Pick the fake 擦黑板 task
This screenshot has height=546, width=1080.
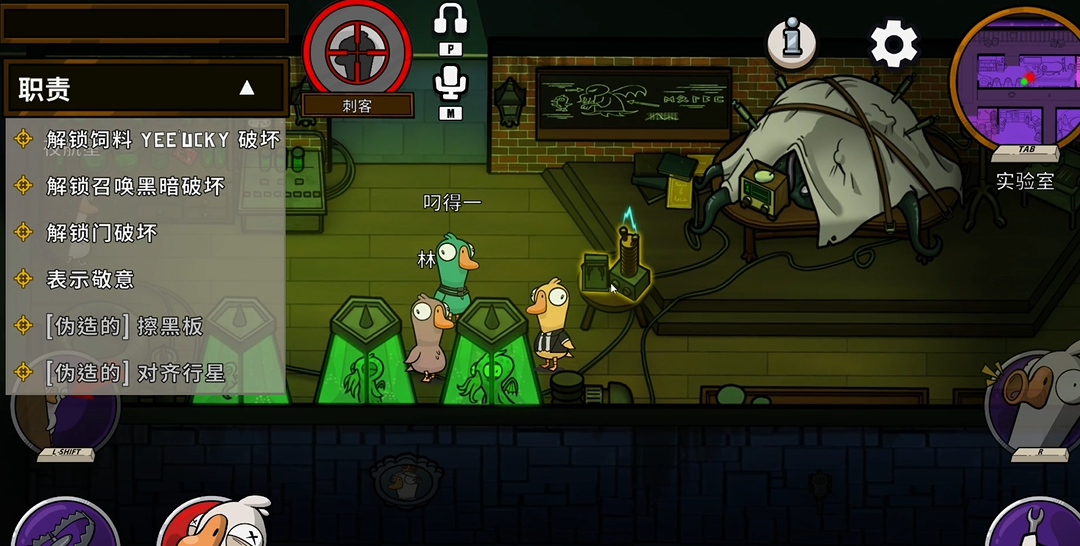[124, 326]
